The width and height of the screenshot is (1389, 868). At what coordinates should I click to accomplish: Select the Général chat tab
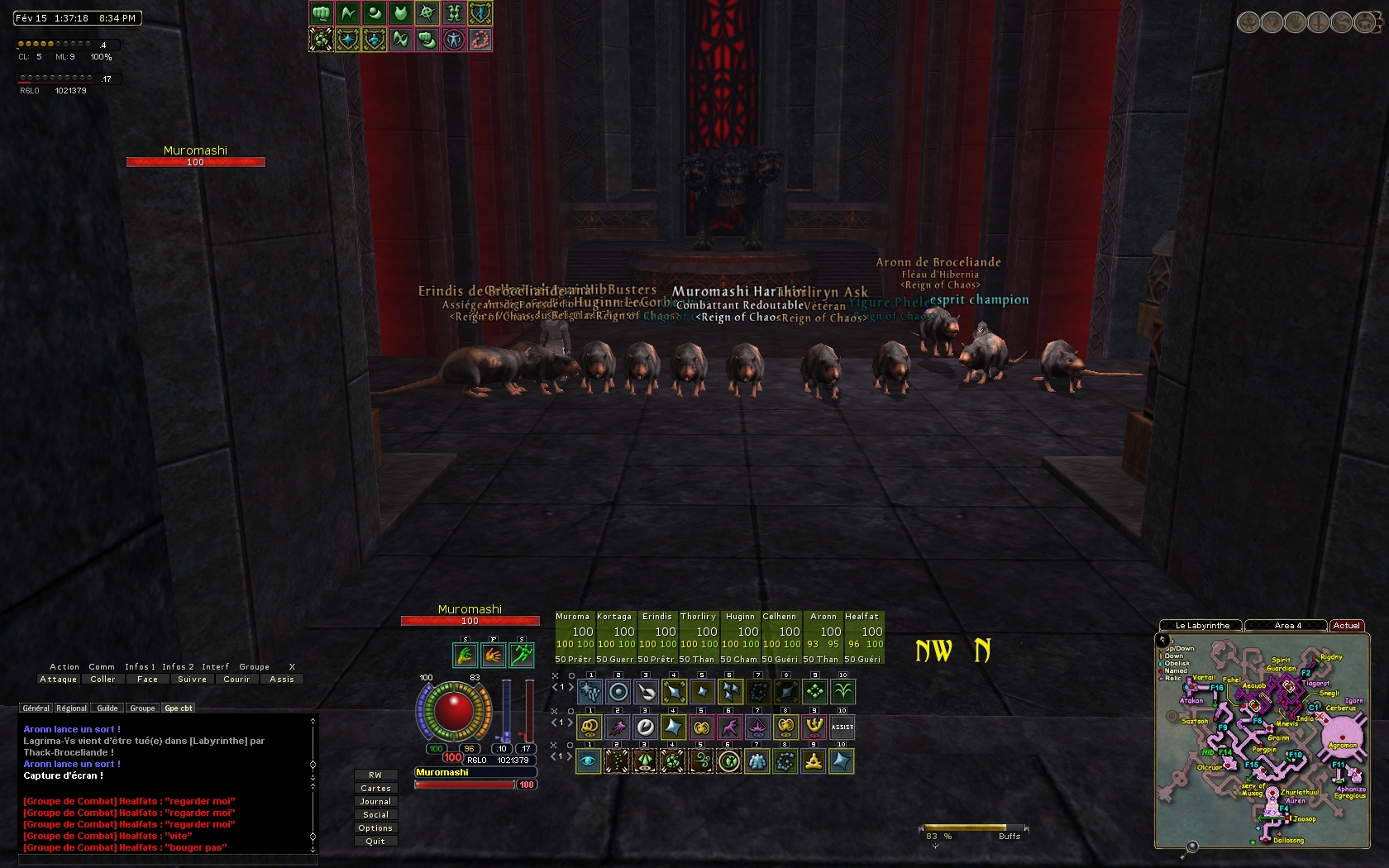pos(36,708)
